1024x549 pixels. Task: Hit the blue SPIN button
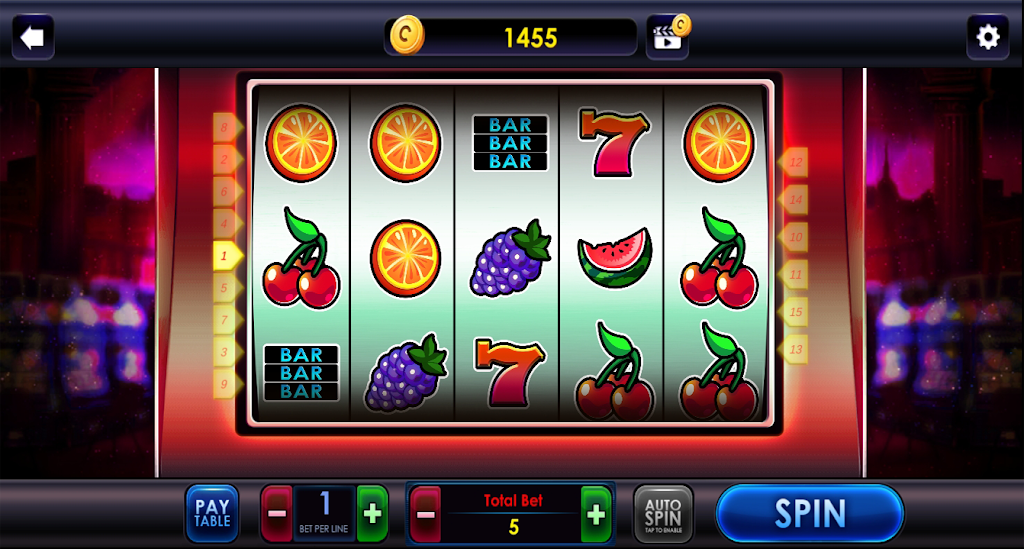pos(810,514)
